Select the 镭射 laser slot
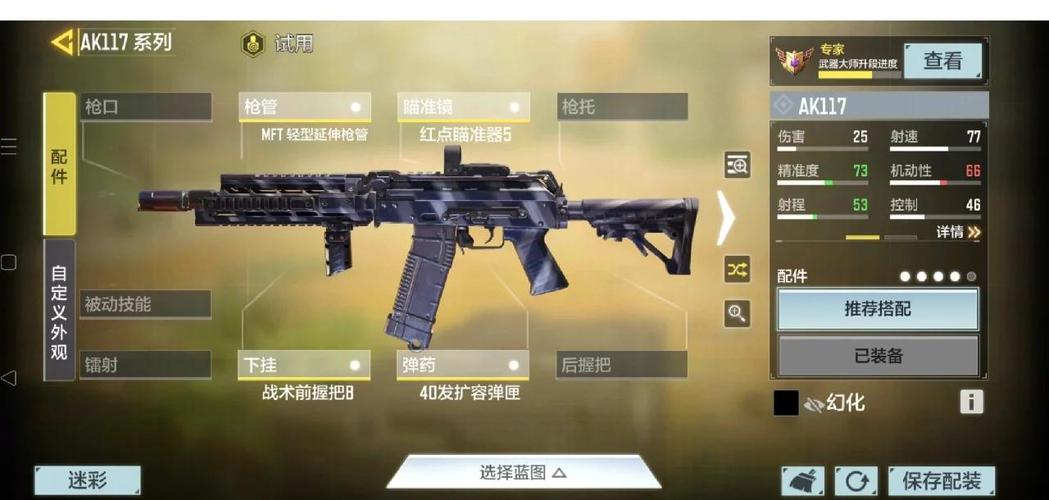This screenshot has width=1049, height=500. 146,365
